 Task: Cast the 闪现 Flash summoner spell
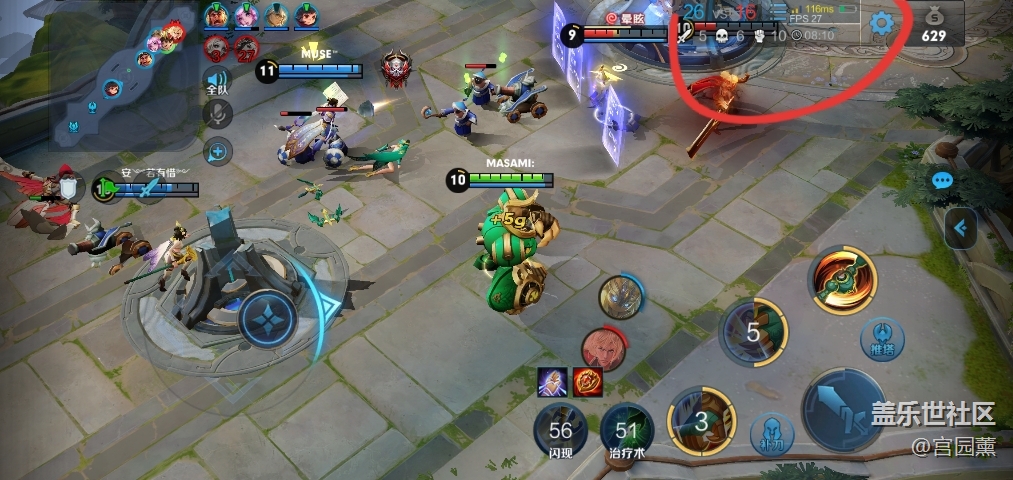pos(560,432)
